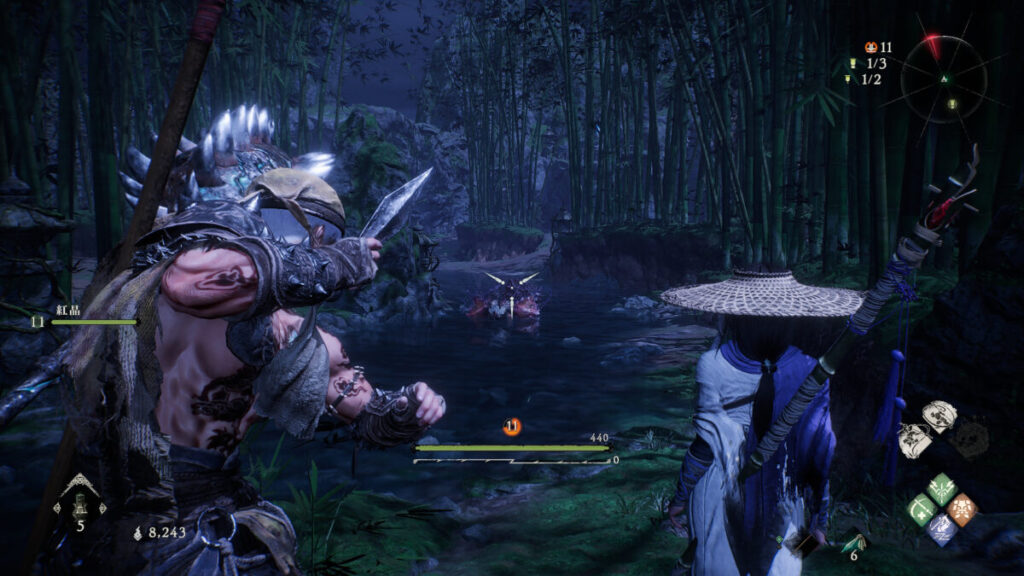
Task: Use the orange beast-face spell diamond
Action: [x=962, y=509]
